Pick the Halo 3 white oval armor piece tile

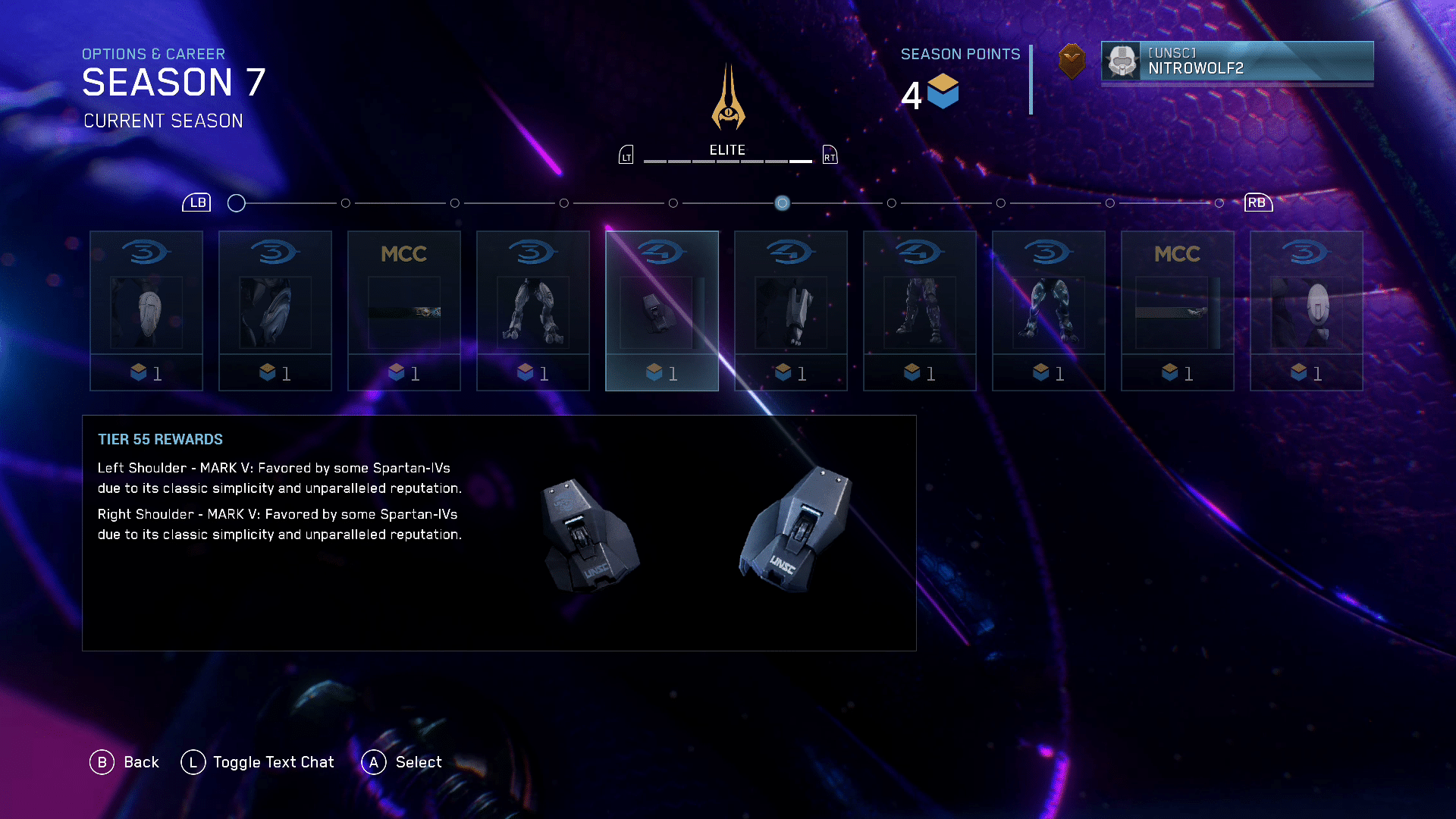pyautogui.click(x=1306, y=310)
